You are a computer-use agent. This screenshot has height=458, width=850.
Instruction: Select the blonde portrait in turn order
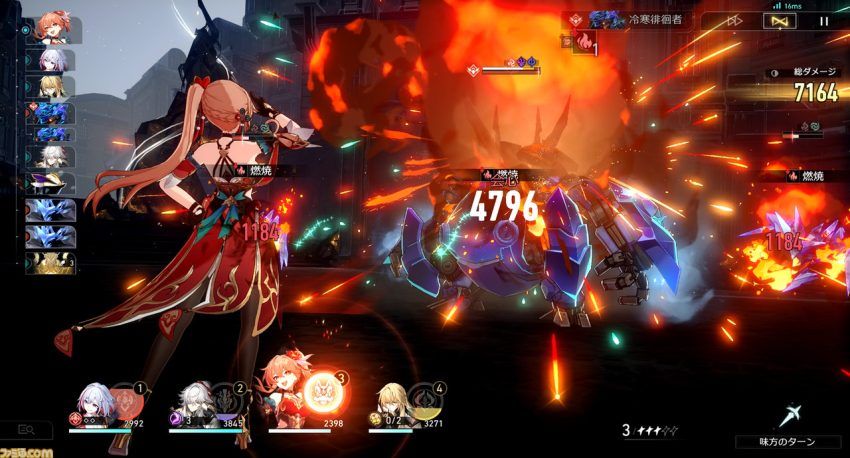[x=52, y=86]
